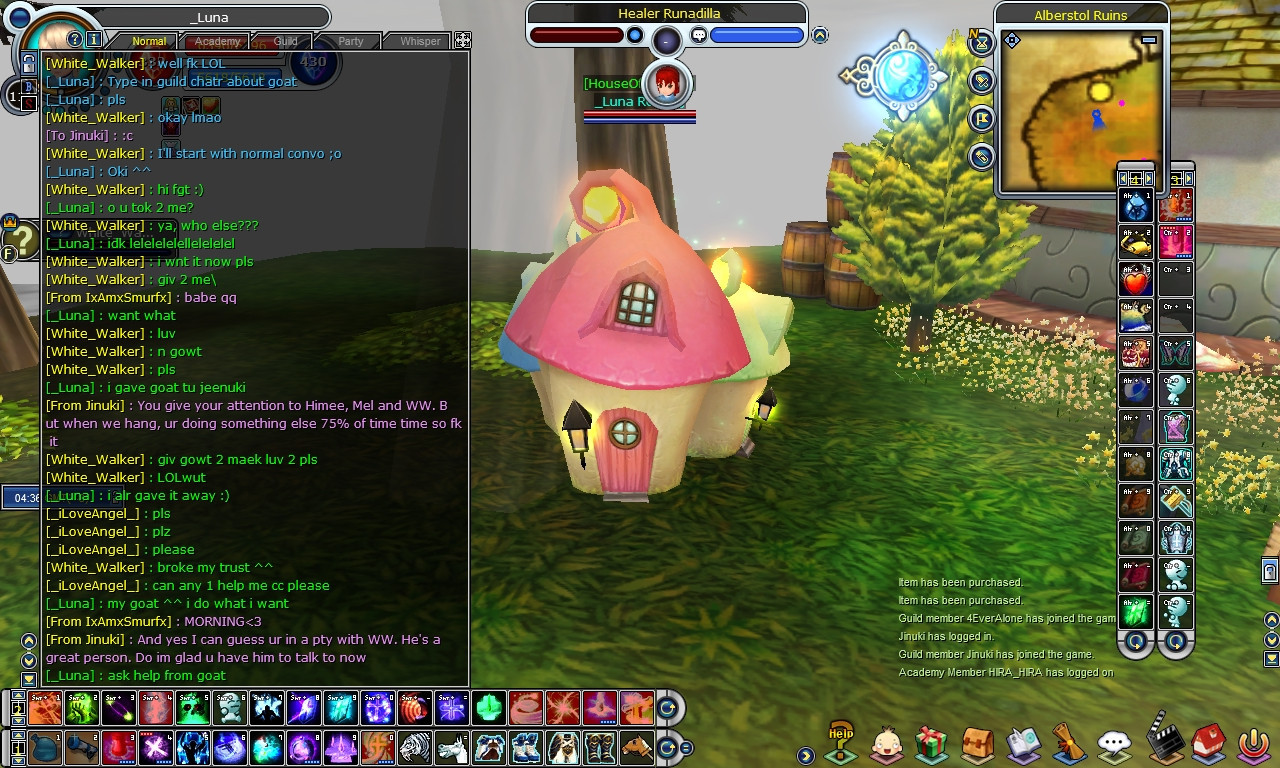
Task: Open the skill book
Action: (1022, 744)
